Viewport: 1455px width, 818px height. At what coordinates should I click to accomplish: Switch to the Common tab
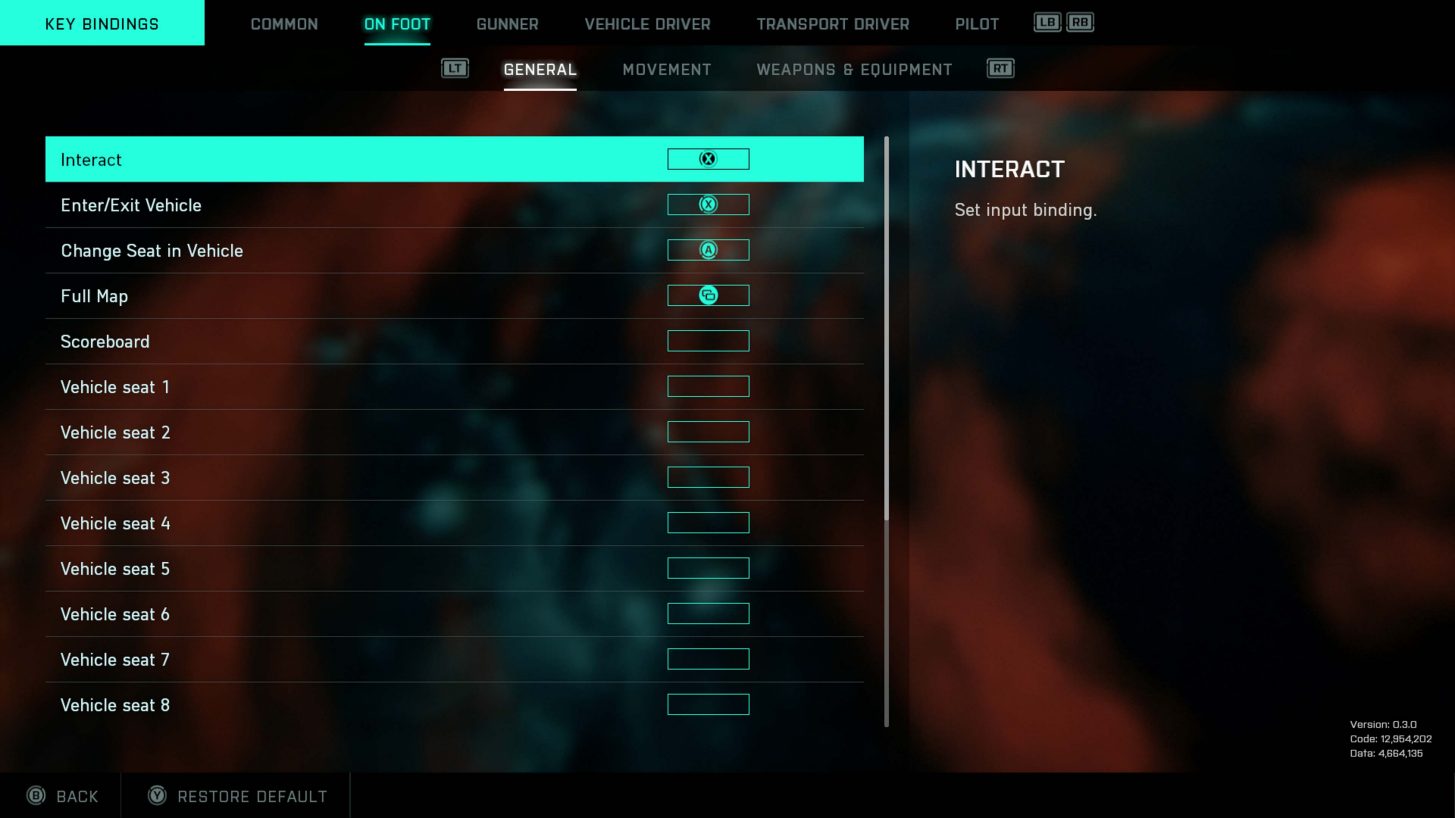pos(284,23)
